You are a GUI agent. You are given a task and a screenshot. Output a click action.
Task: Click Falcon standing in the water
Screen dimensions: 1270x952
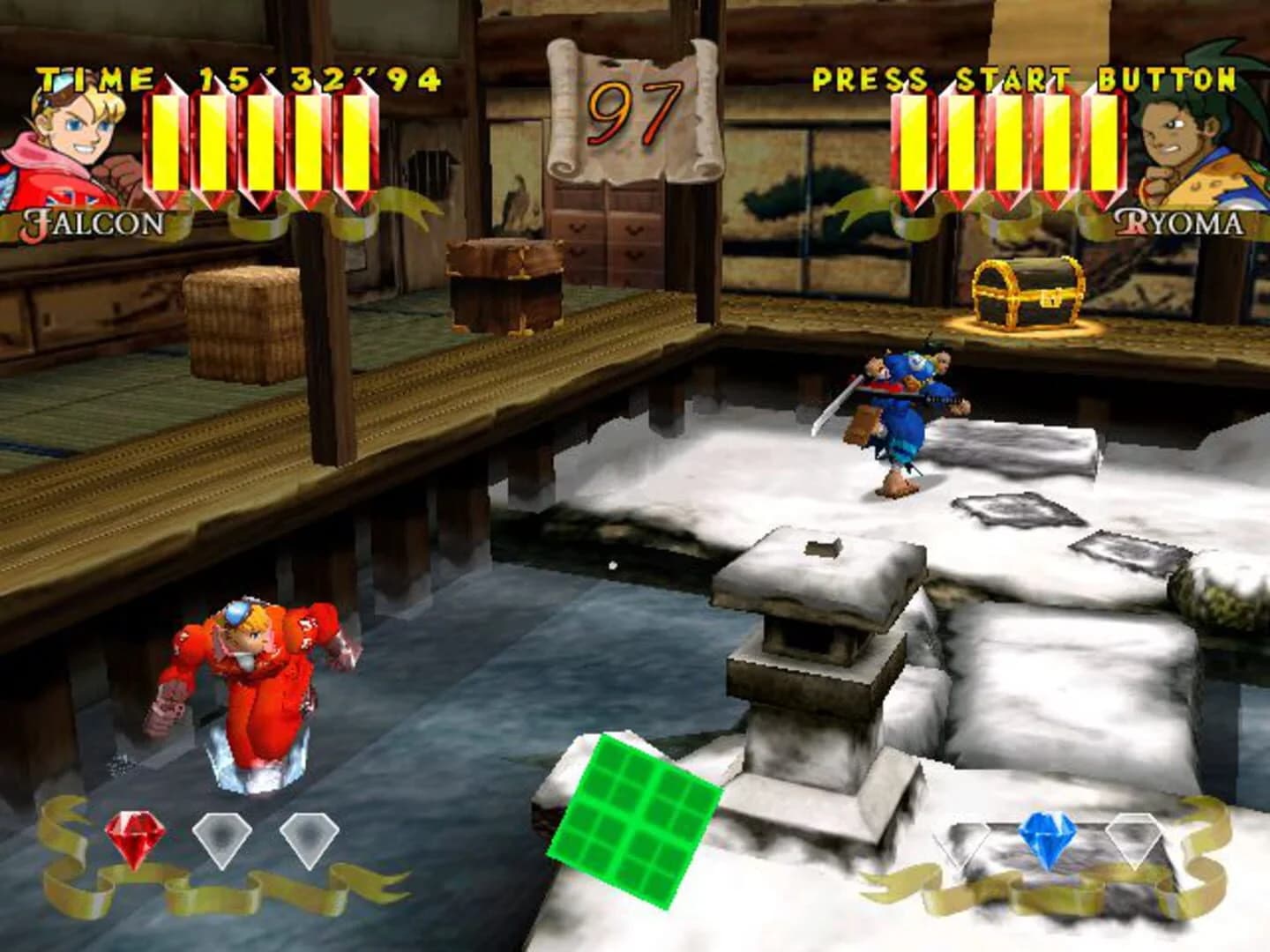coord(256,679)
